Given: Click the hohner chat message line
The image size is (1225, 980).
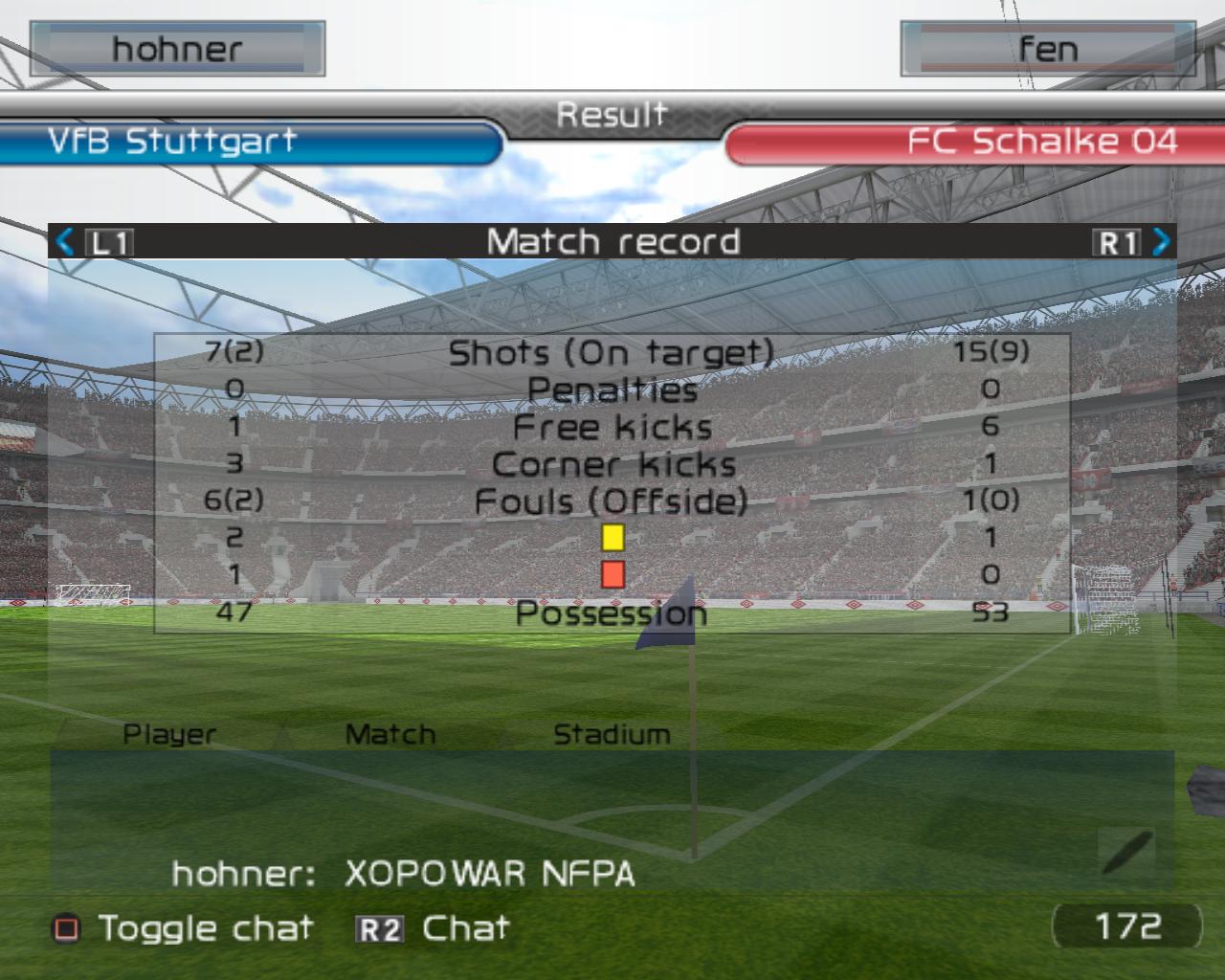Looking at the screenshot, I should 403,873.
